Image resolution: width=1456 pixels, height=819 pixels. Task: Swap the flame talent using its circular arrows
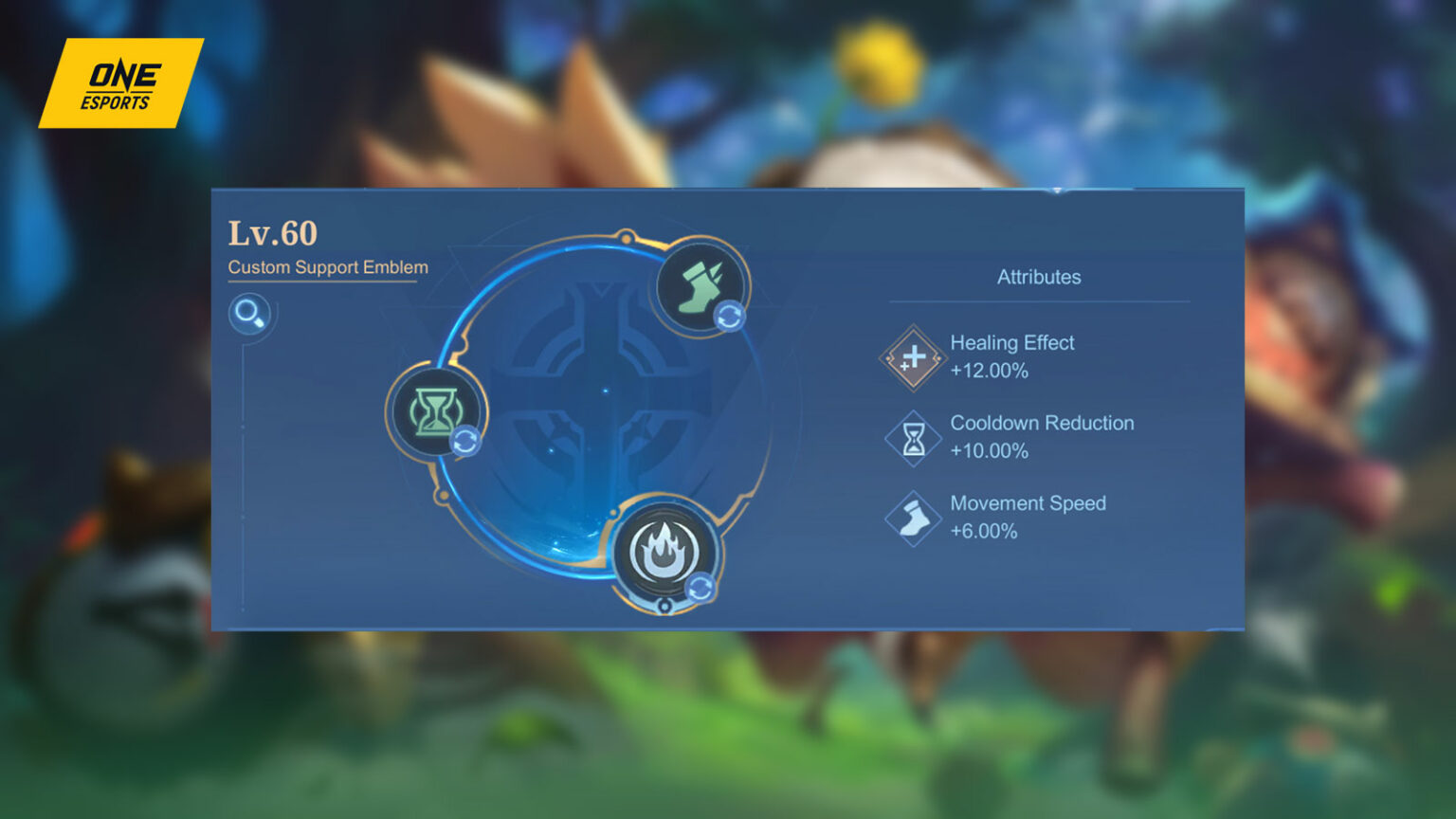699,588
